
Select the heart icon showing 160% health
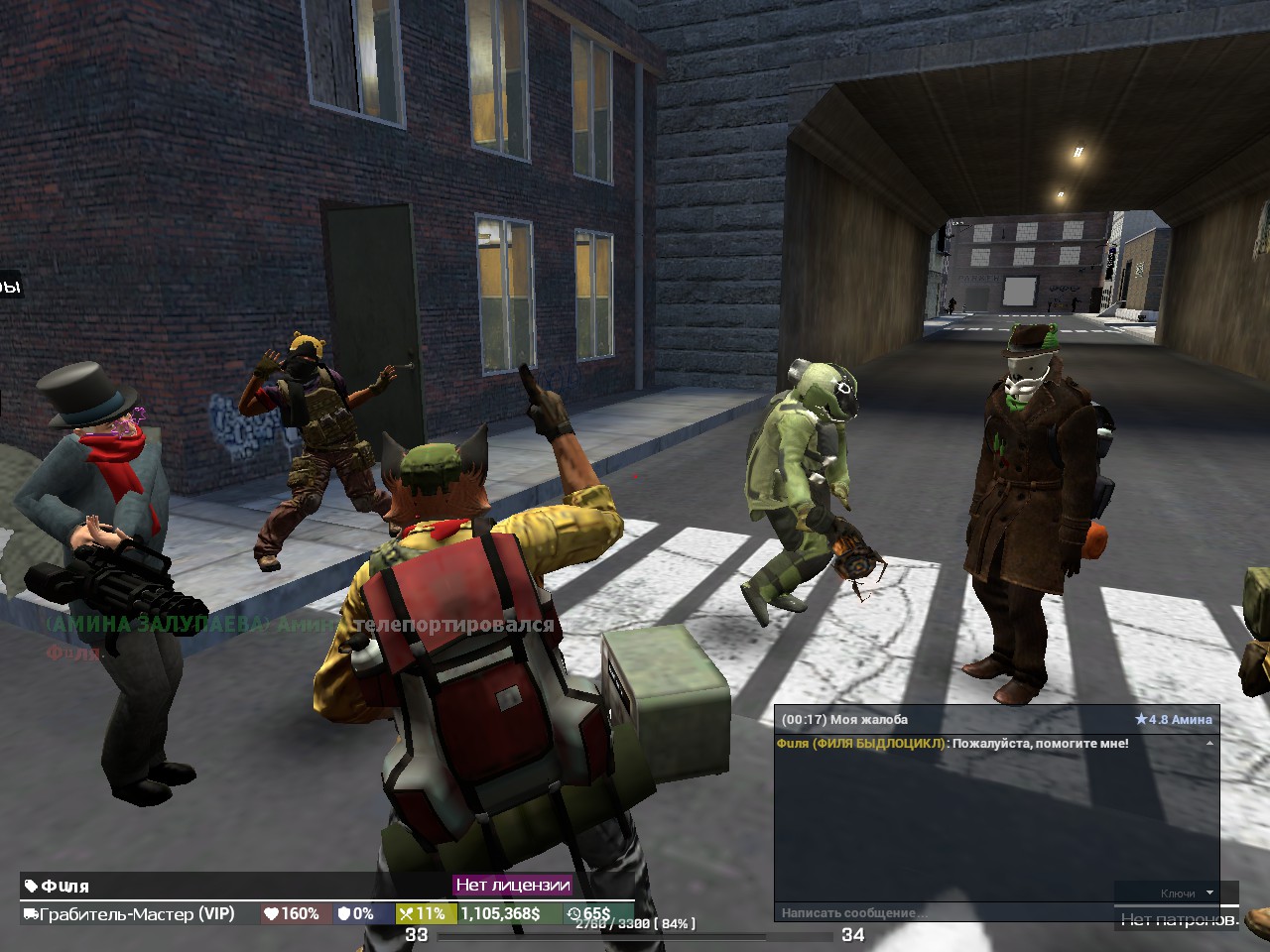[x=270, y=912]
